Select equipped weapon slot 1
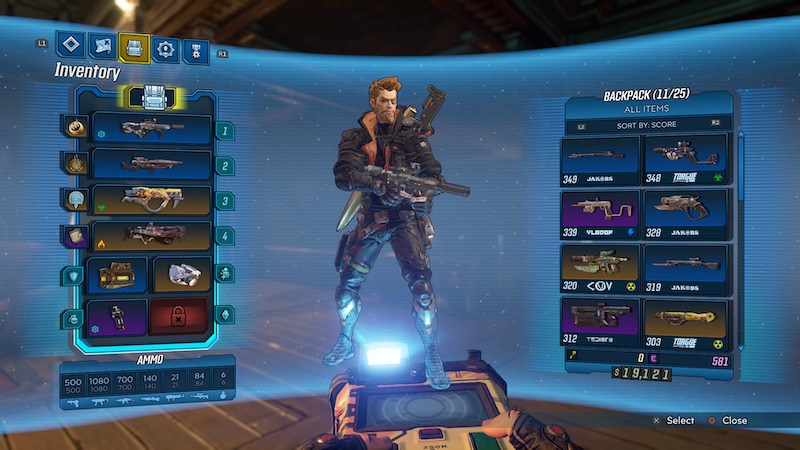The height and width of the screenshot is (450, 800). click(x=151, y=129)
